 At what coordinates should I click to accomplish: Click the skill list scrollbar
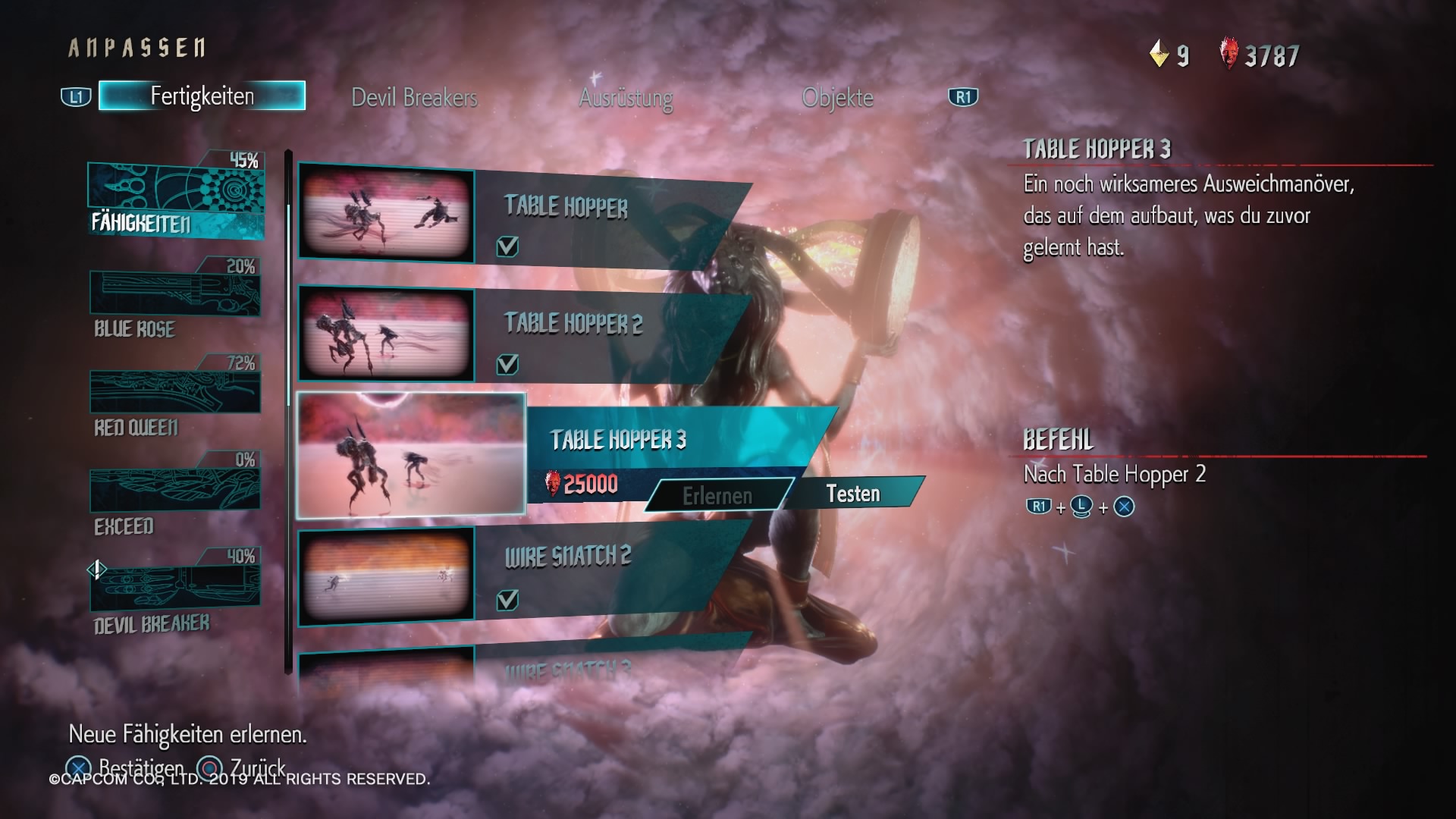point(288,409)
